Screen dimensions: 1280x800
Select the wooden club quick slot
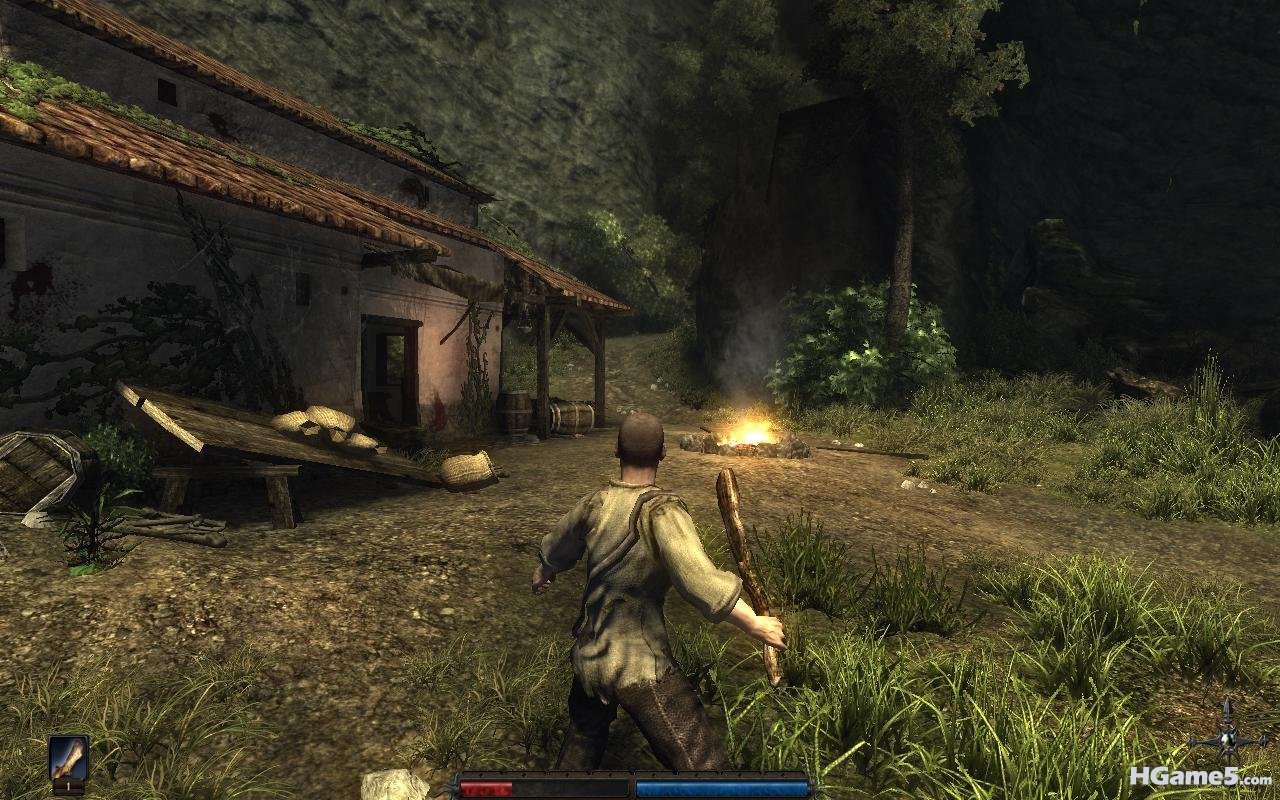68,762
